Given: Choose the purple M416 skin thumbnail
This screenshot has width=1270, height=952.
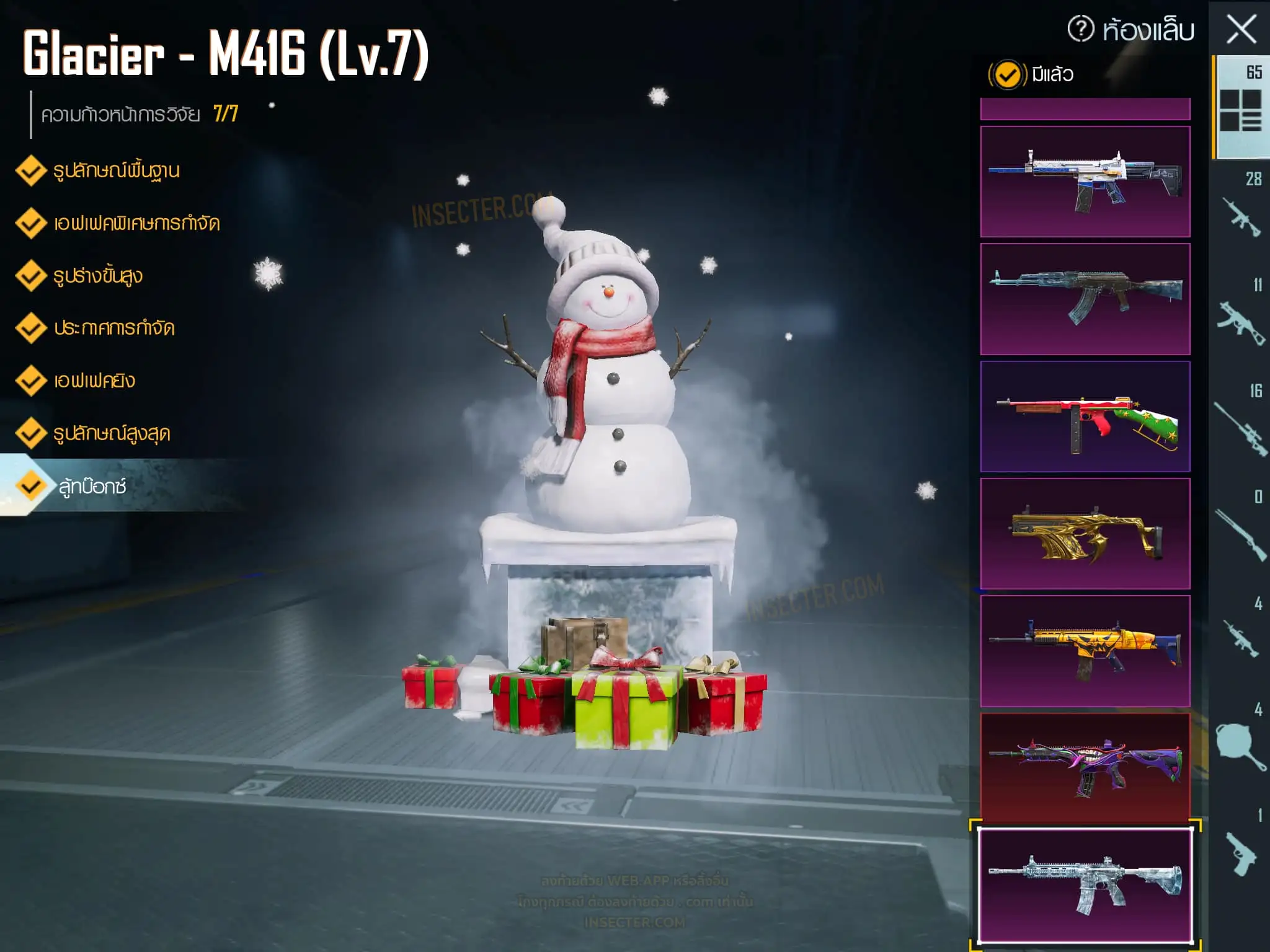Looking at the screenshot, I should point(1085,769).
